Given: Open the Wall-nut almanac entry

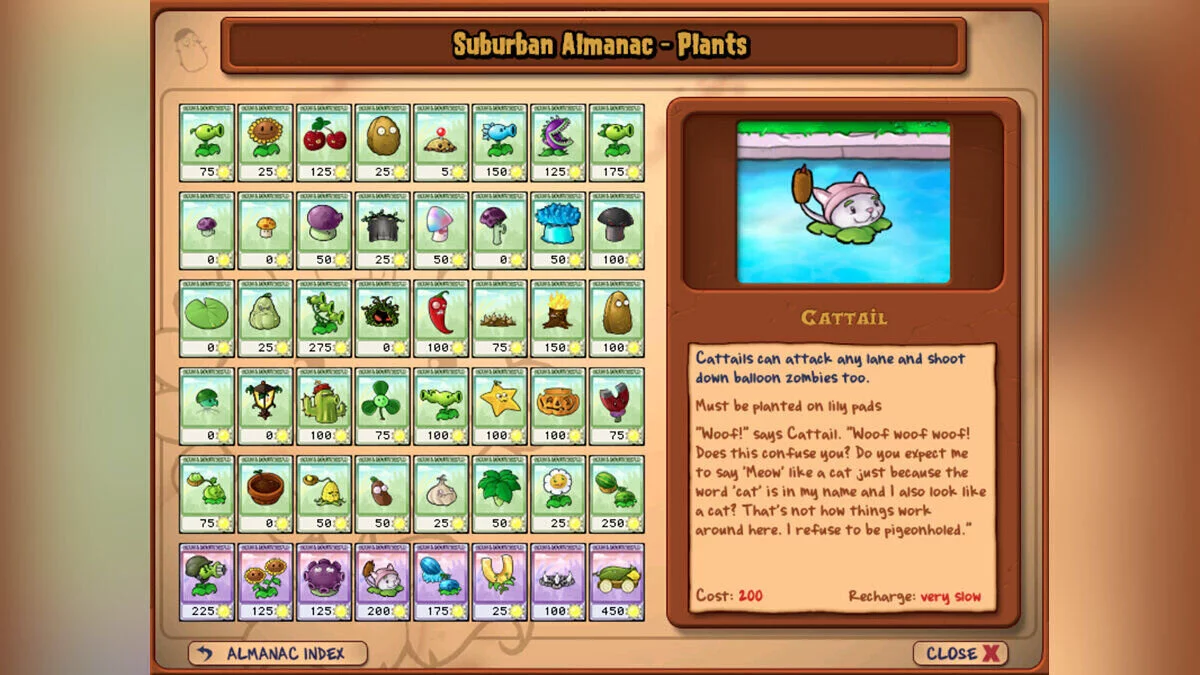Looking at the screenshot, I should [382, 142].
